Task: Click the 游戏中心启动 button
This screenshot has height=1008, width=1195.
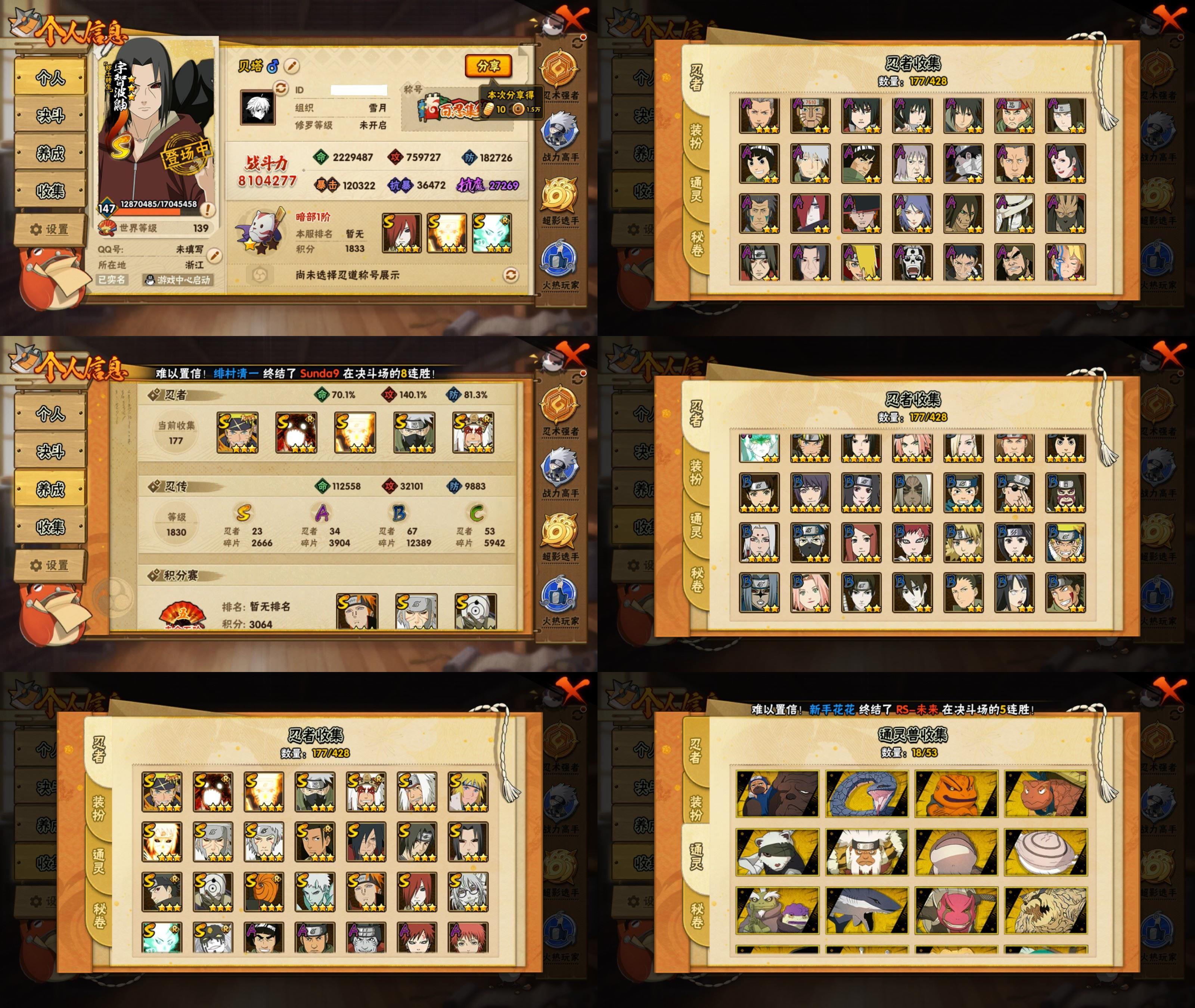Action: 178,280
